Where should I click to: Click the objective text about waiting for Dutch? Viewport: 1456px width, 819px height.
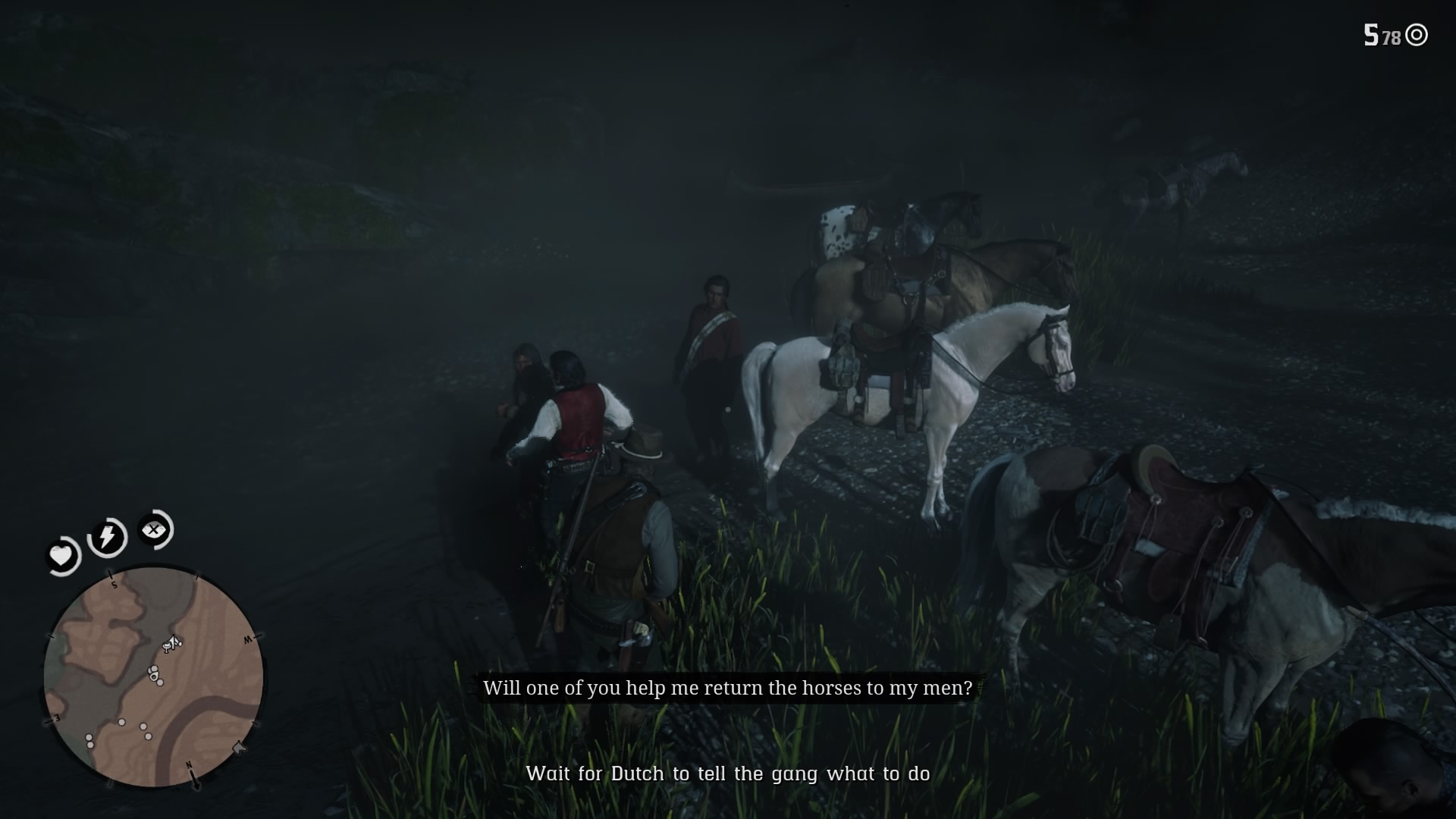(729, 774)
